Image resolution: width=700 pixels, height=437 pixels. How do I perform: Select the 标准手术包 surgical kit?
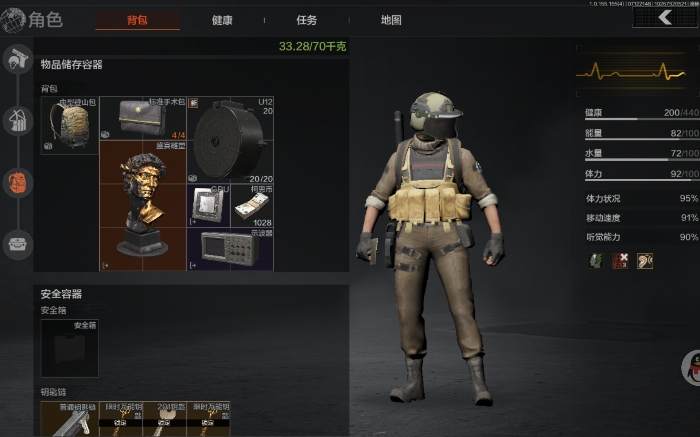pyautogui.click(x=144, y=119)
